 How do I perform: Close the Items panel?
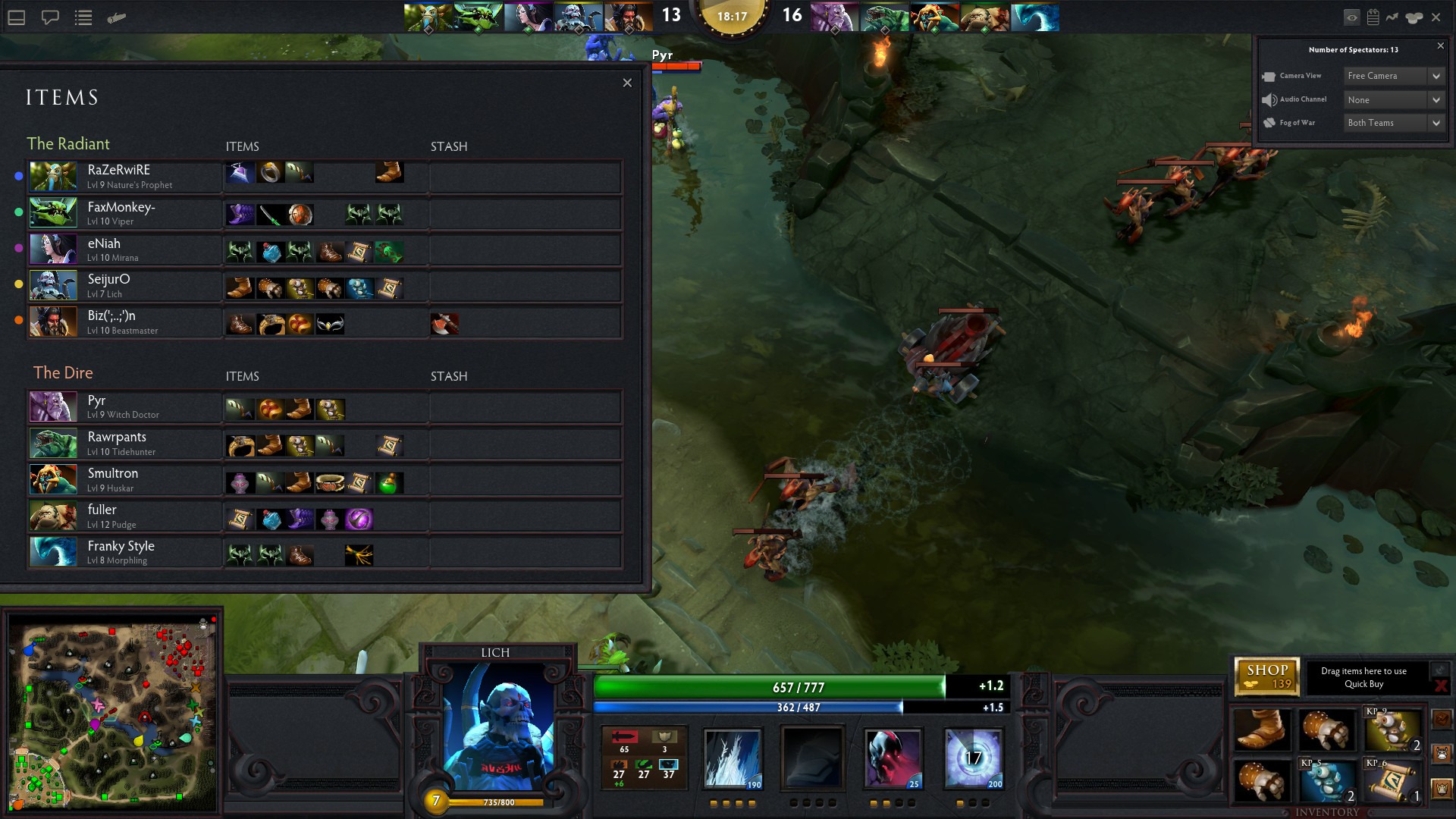point(627,83)
